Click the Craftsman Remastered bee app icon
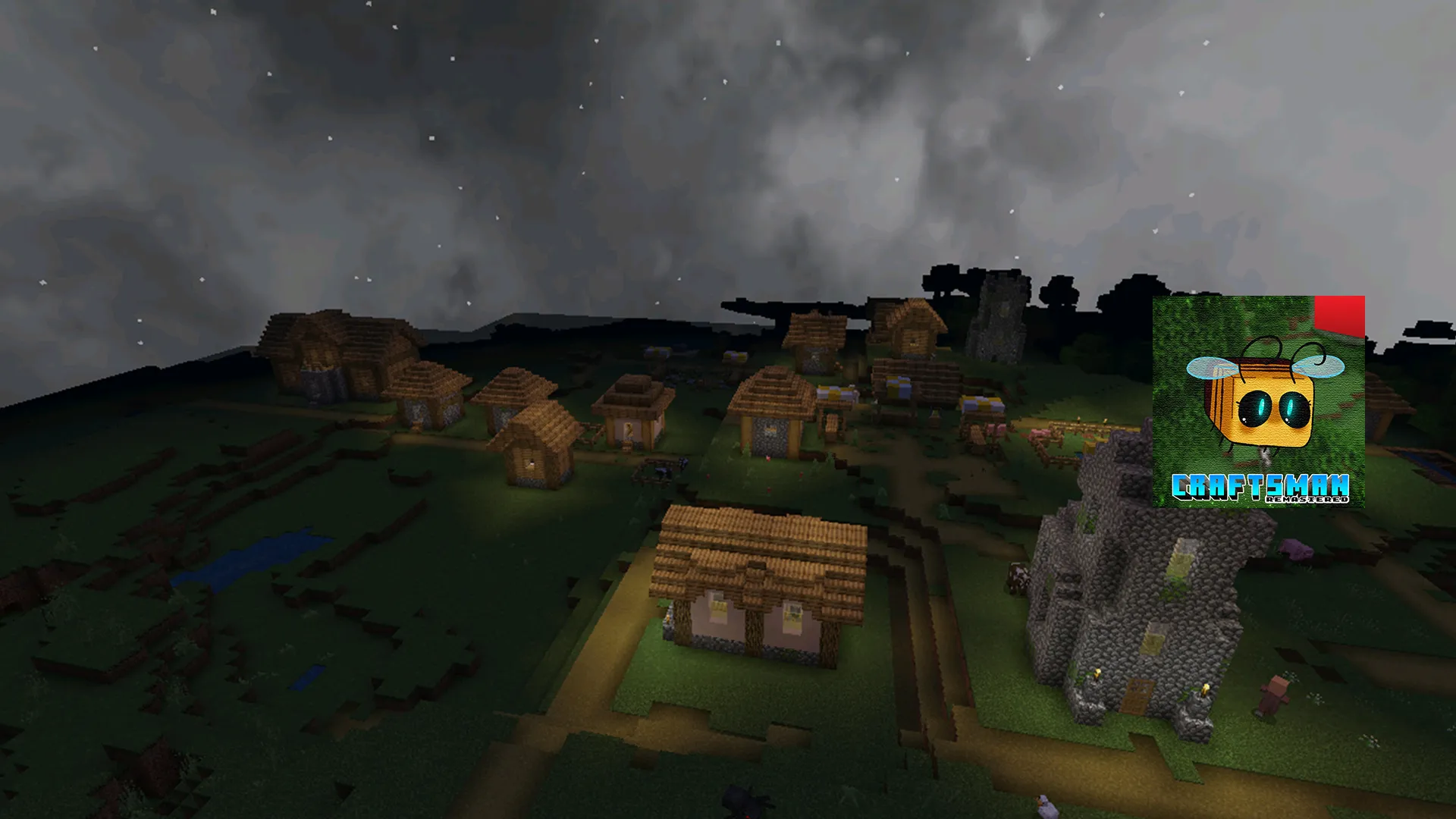This screenshot has height=819, width=1456. pos(1258,401)
